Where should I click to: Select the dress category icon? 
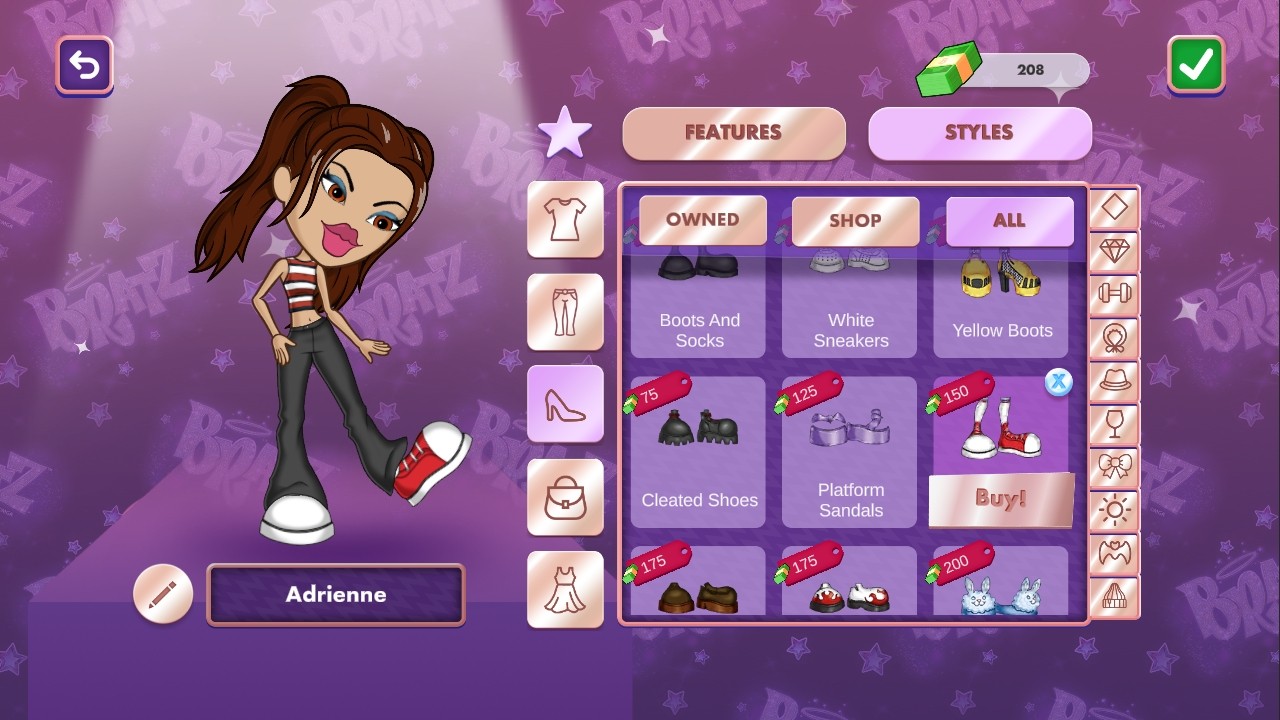(565, 590)
